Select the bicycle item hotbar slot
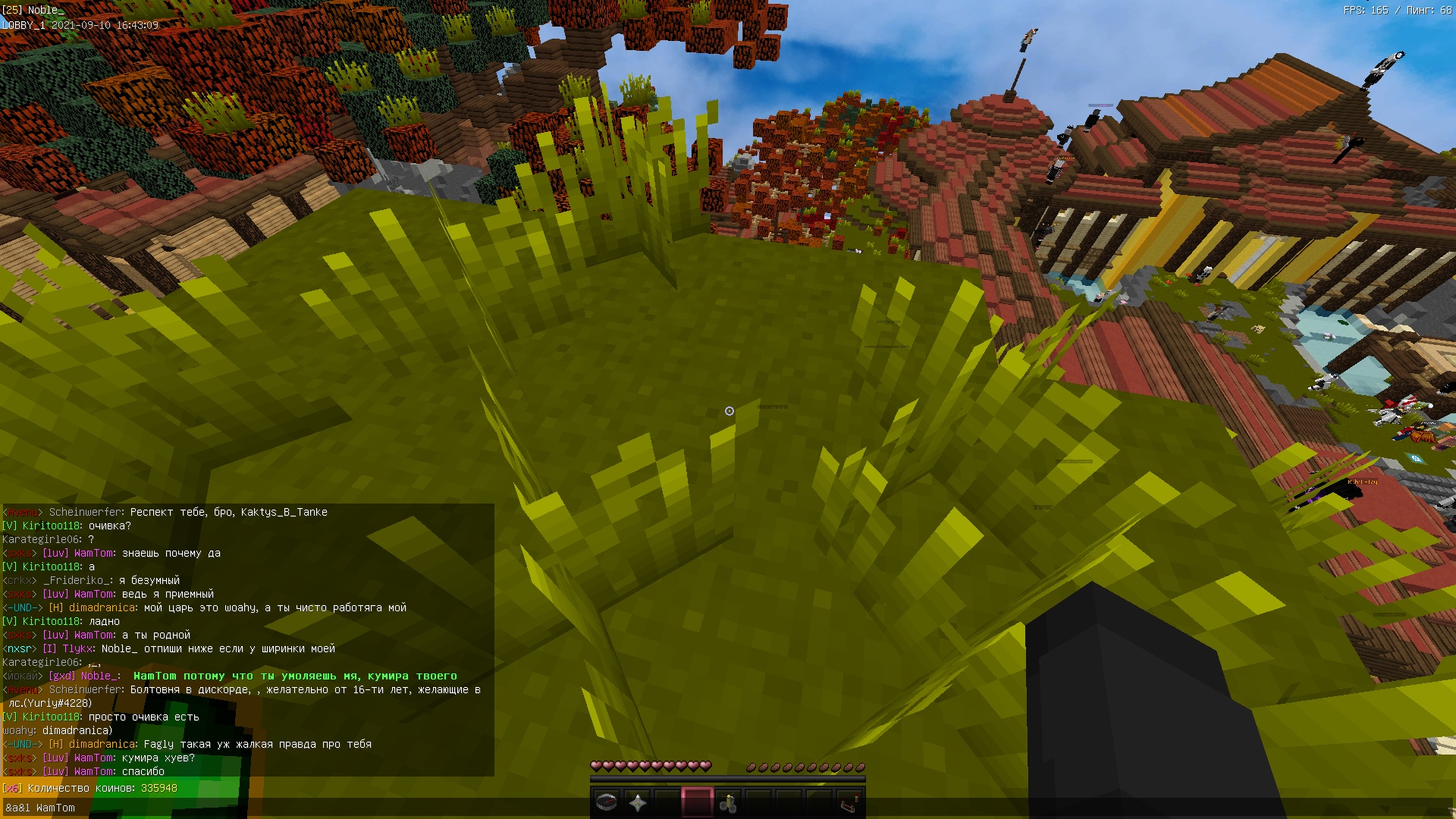Screen dimensions: 1456x819 tap(728, 802)
